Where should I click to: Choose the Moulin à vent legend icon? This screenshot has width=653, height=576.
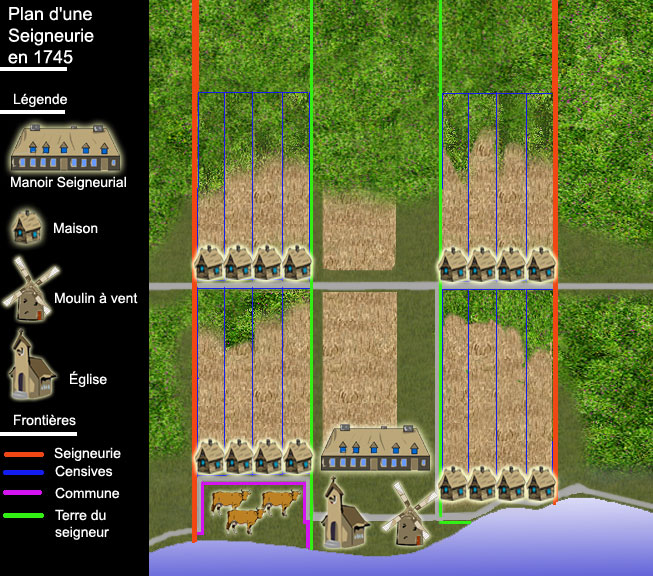(31, 290)
